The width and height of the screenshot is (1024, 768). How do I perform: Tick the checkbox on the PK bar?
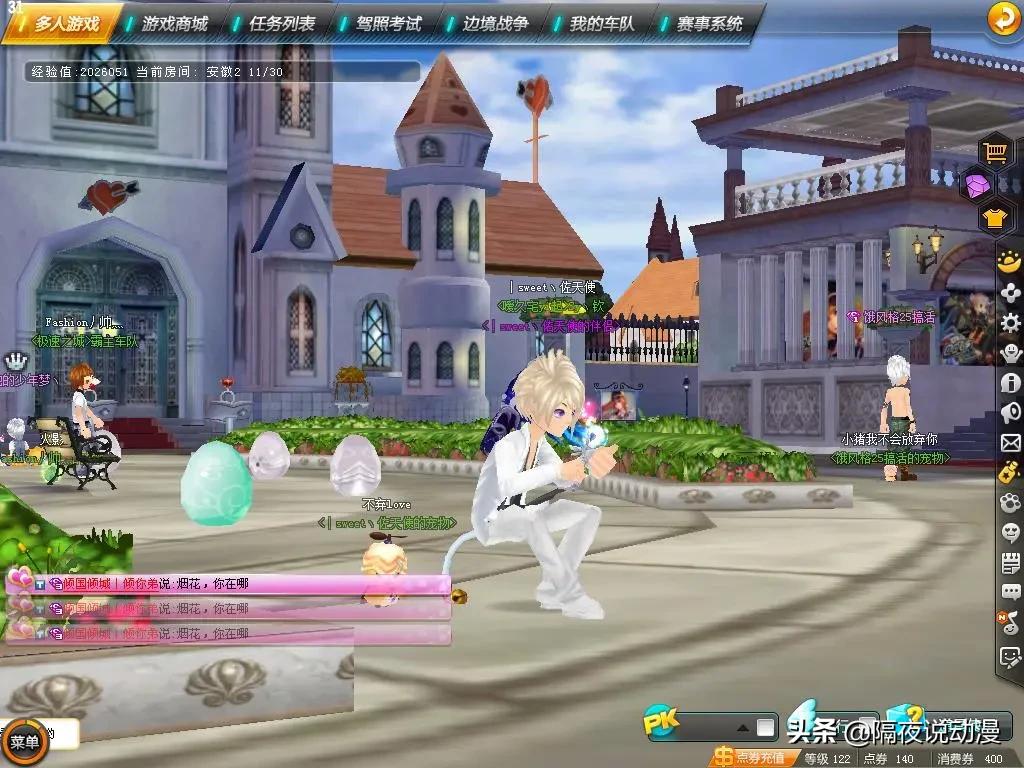click(x=766, y=727)
